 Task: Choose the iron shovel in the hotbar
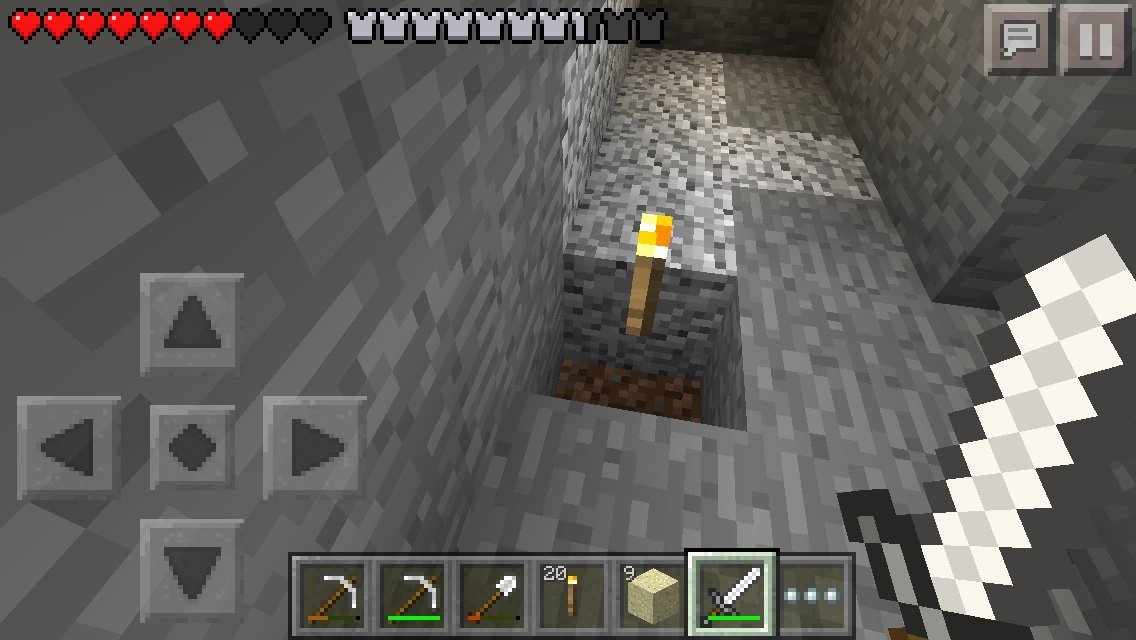pos(490,593)
